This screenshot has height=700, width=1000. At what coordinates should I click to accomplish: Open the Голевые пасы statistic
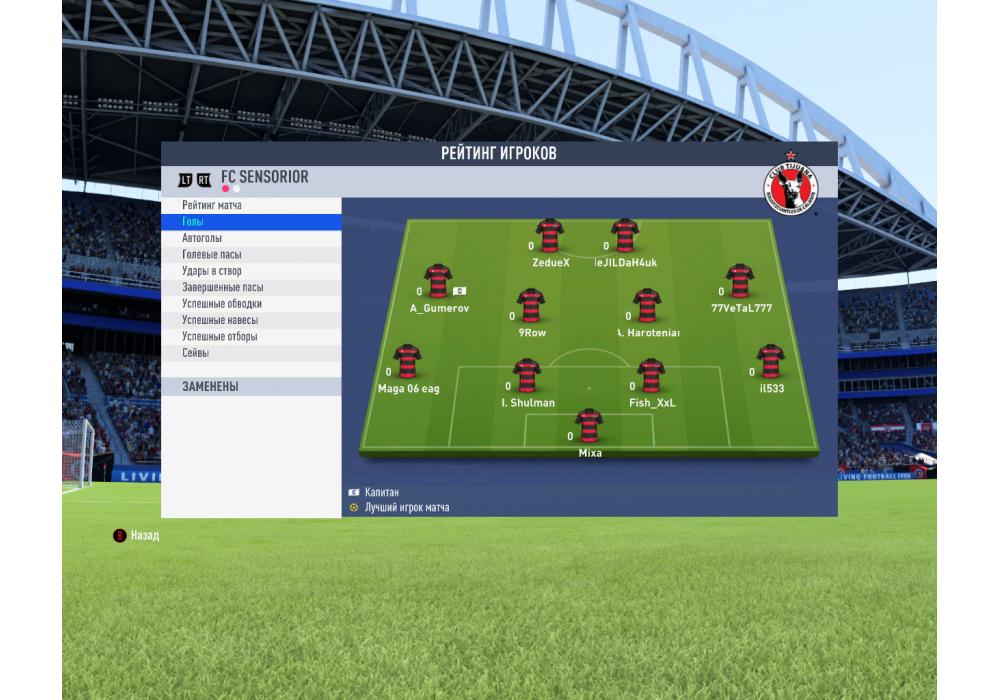(250, 255)
